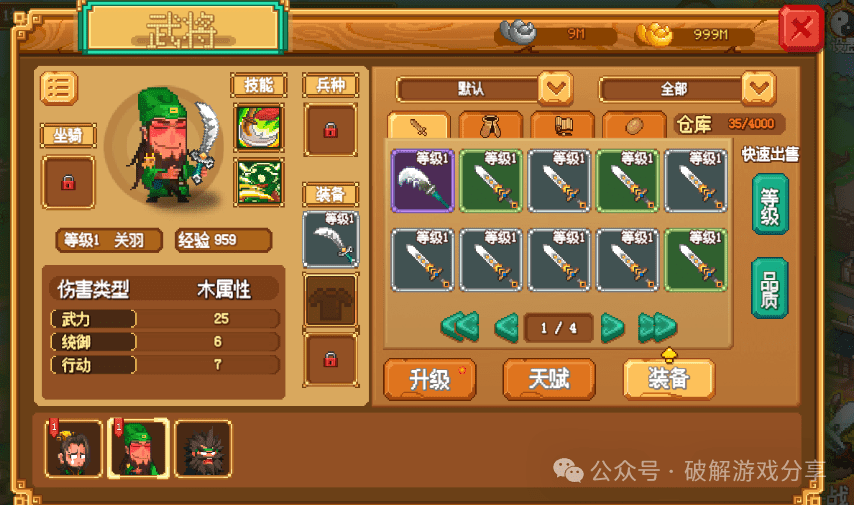Click the 升级 upgrade button
Screen dimensions: 854x505
point(429,379)
